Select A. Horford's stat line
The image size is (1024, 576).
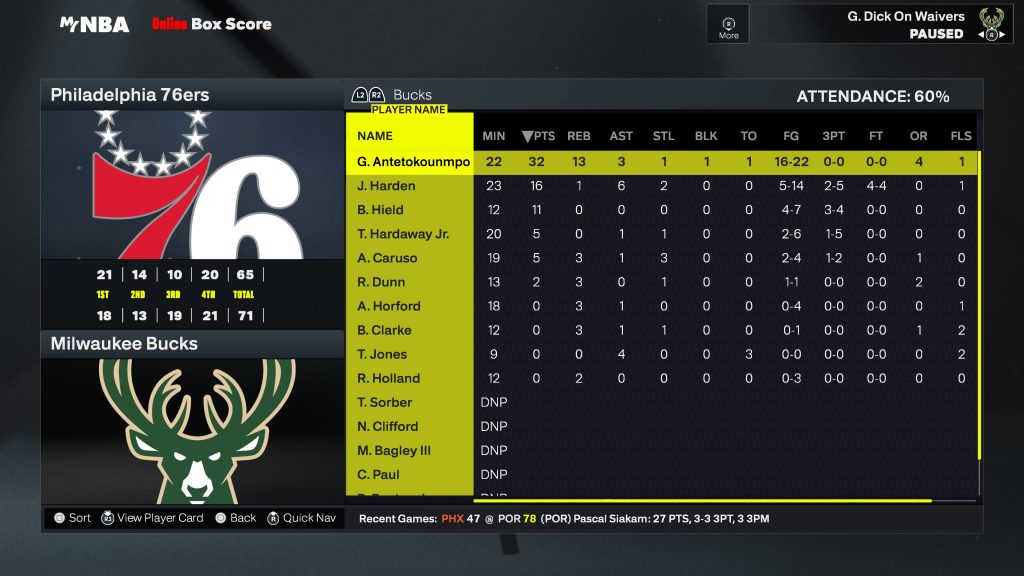(x=388, y=306)
